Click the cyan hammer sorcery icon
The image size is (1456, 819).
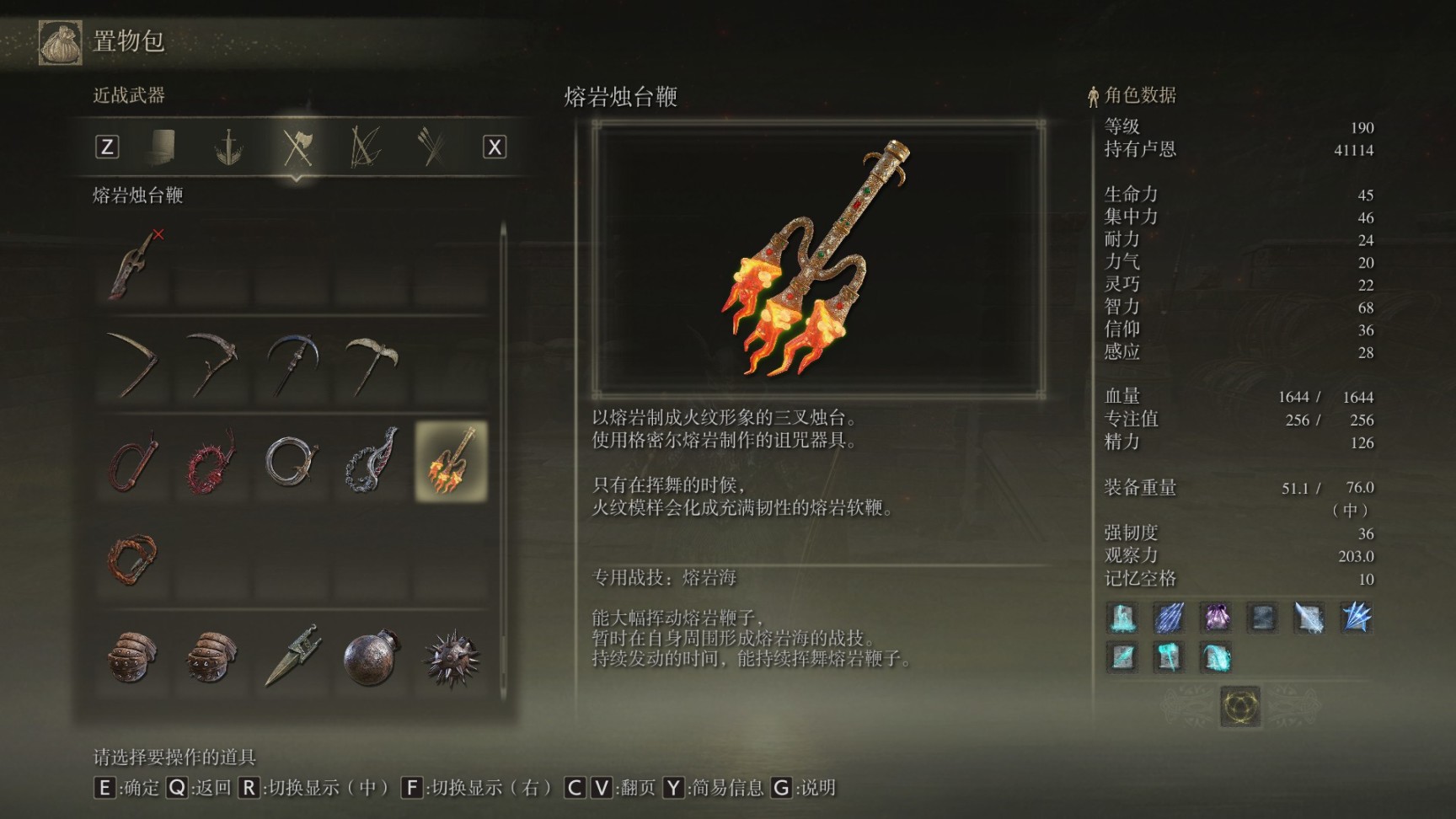[x=1168, y=656]
